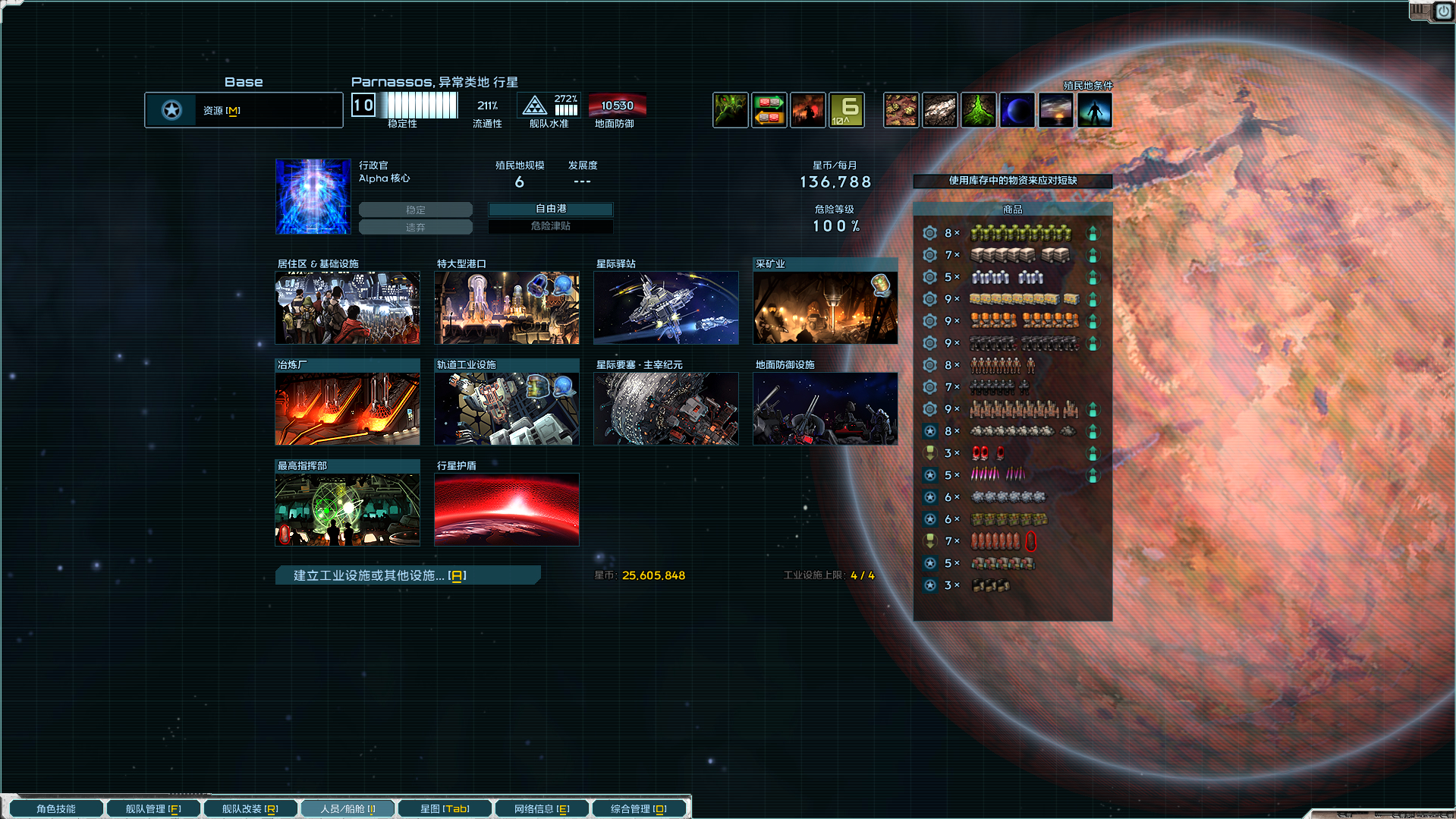Click the 建立工业设施或其他设施 button

[x=407, y=575]
